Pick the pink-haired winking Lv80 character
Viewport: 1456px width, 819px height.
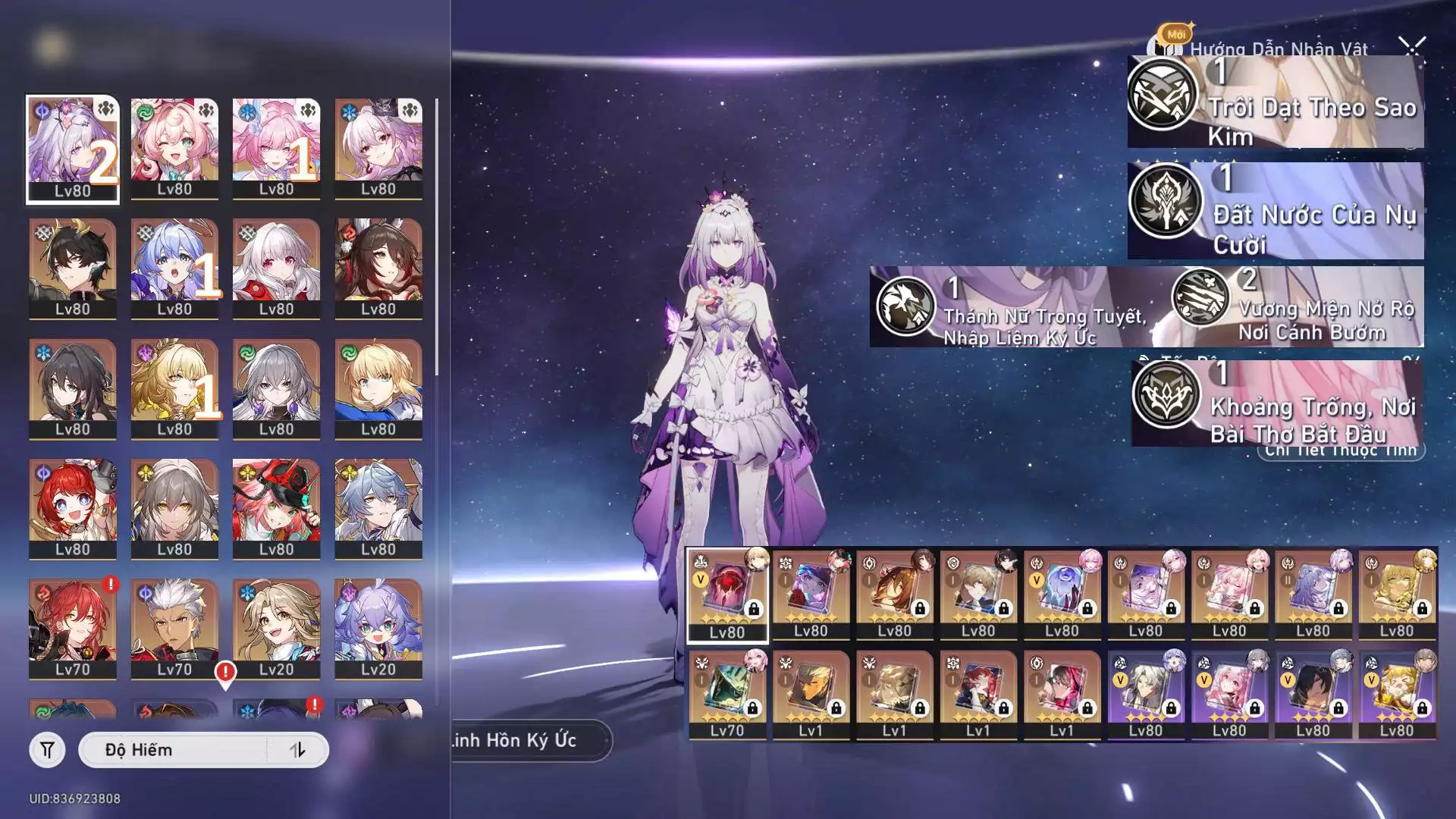point(174,148)
